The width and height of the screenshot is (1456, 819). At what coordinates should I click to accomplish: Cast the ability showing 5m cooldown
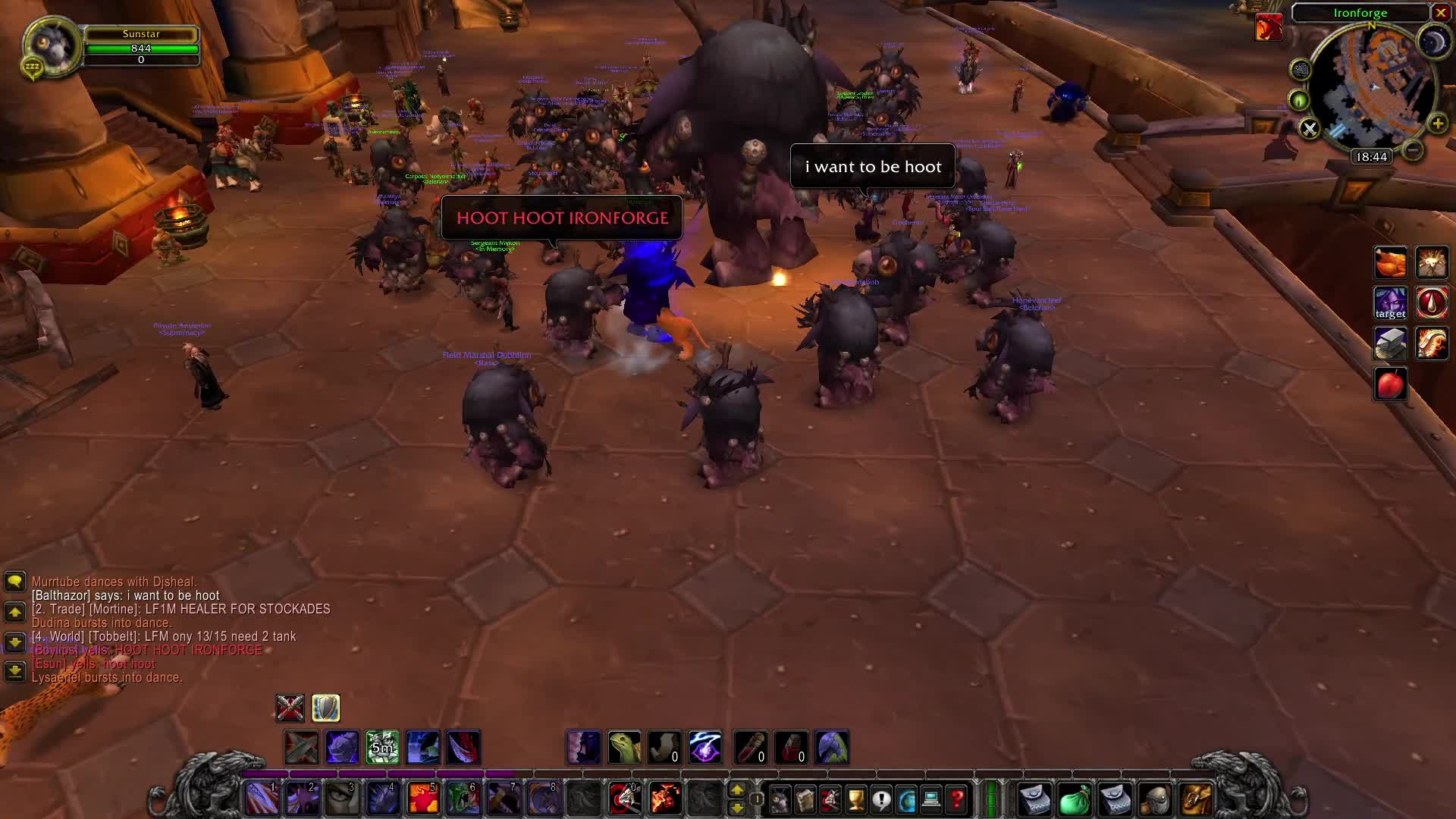coord(382,747)
